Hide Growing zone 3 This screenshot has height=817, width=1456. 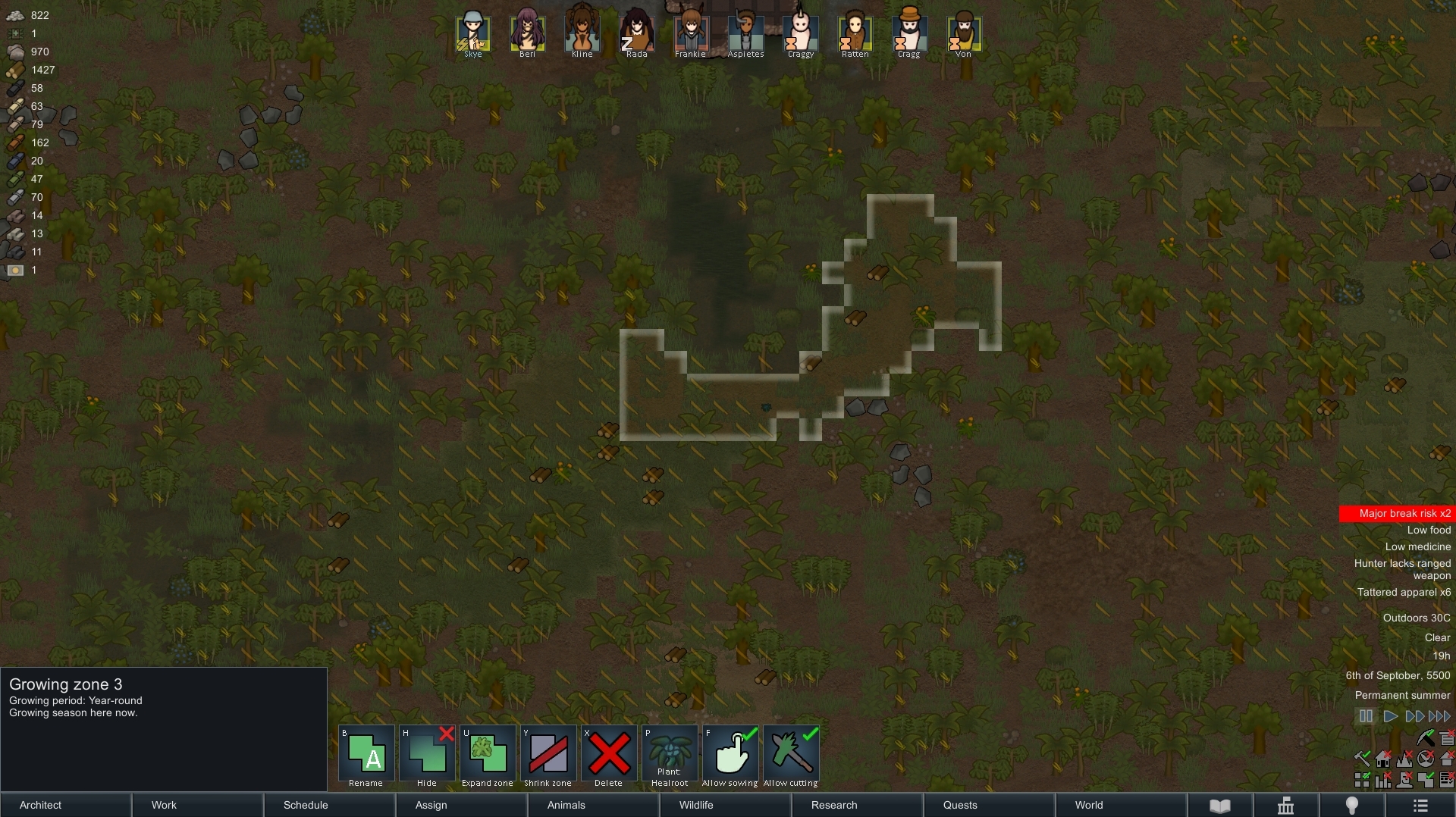[x=427, y=756]
